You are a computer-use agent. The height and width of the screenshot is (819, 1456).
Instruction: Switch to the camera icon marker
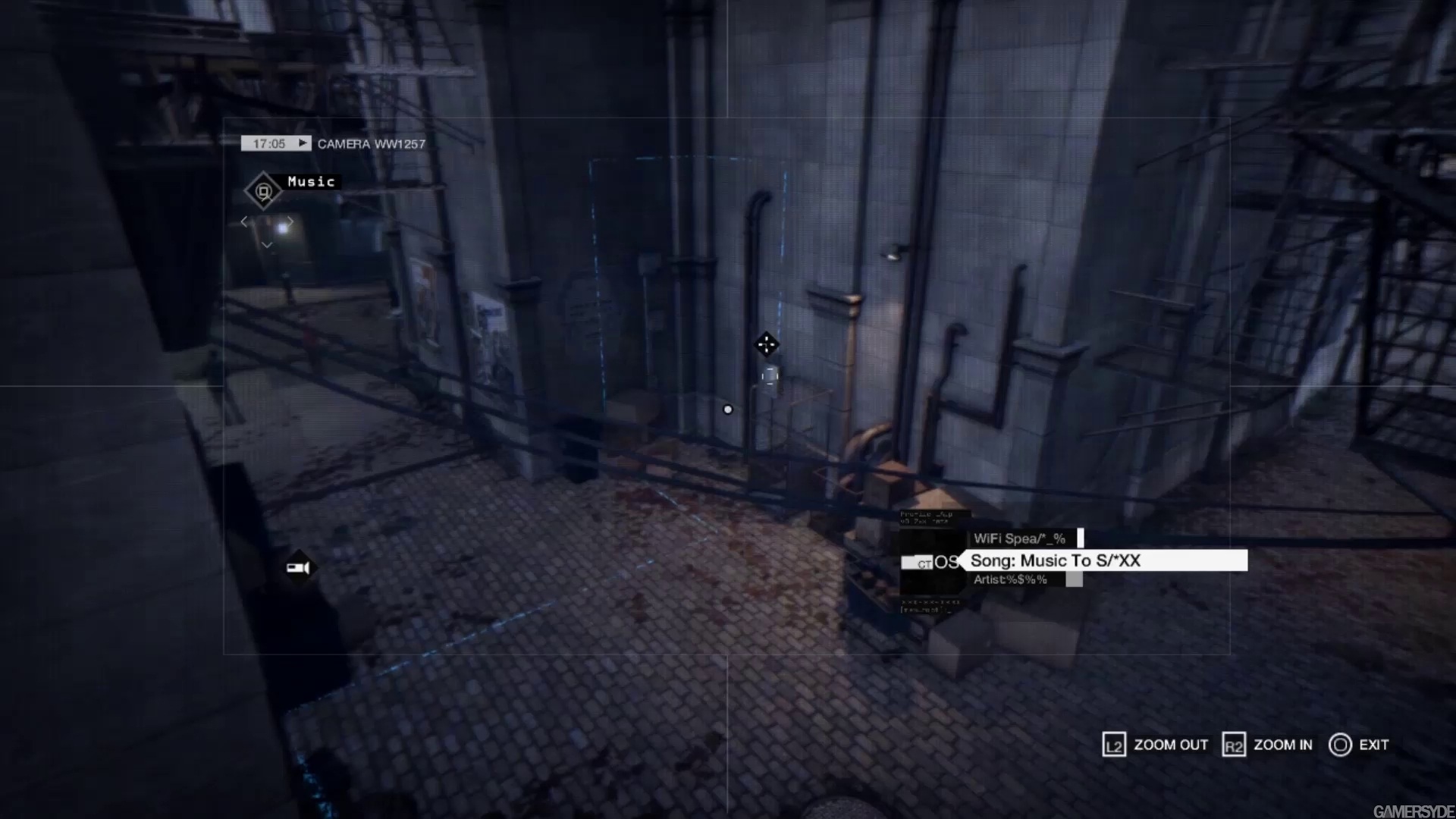pyautogui.click(x=298, y=567)
